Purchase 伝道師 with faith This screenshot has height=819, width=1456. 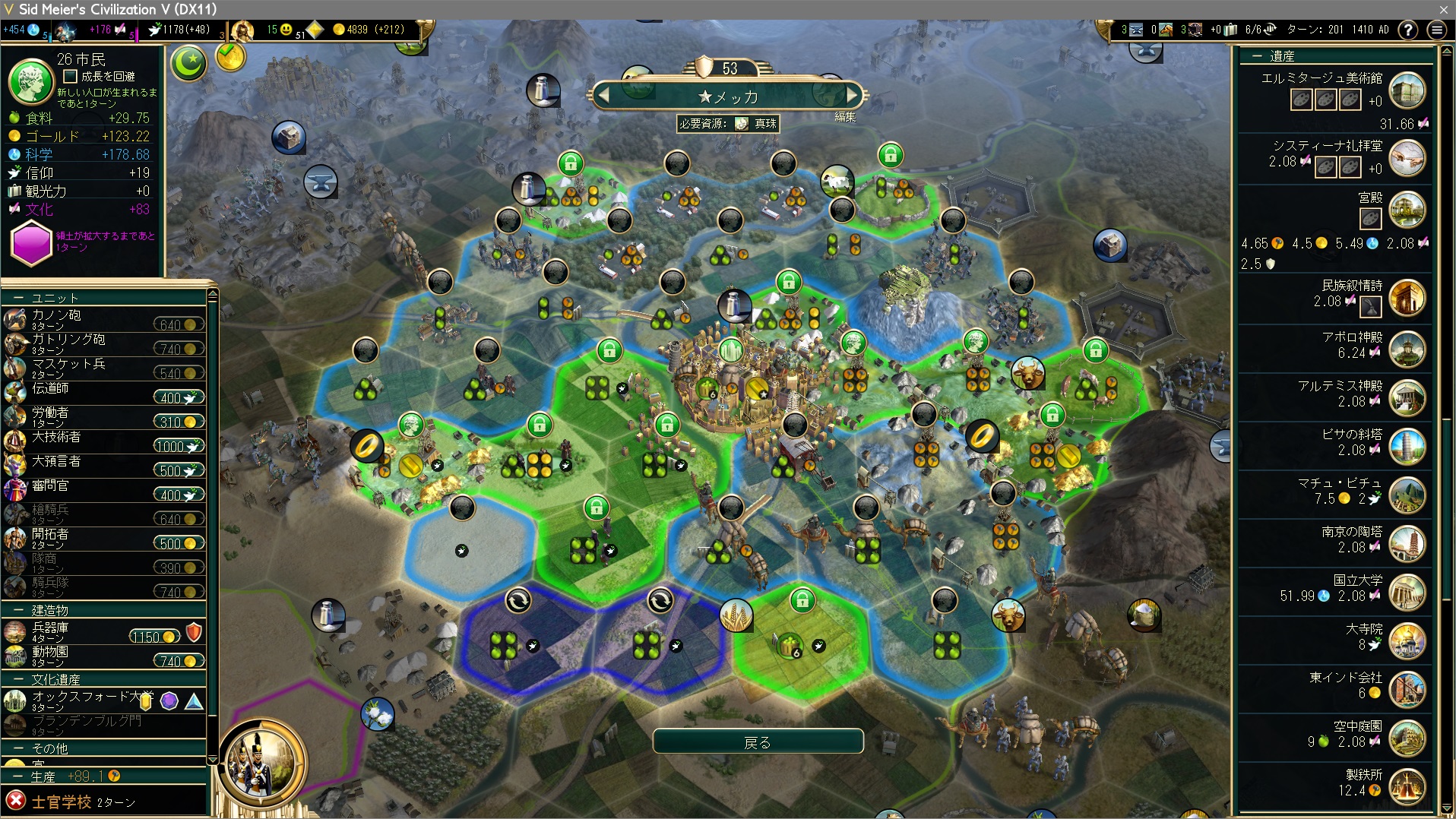(179, 398)
